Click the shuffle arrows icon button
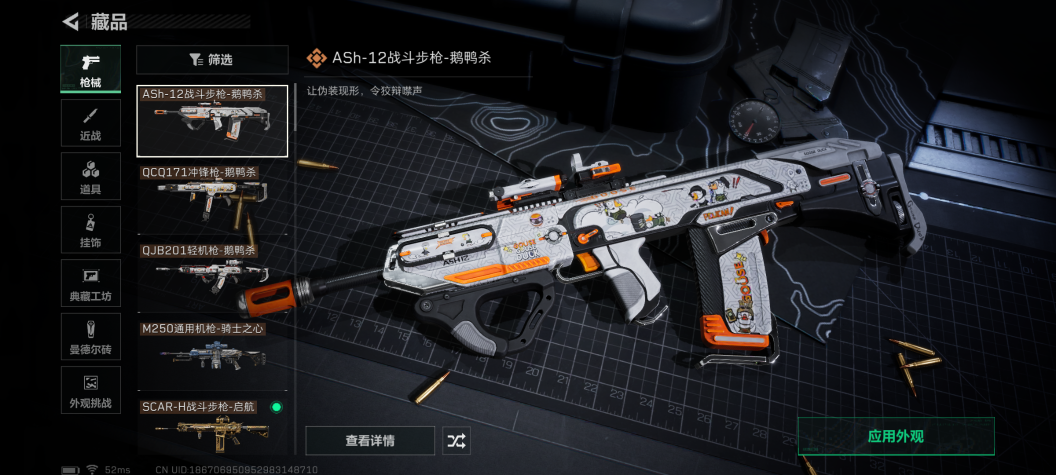The width and height of the screenshot is (1056, 475). tap(456, 441)
